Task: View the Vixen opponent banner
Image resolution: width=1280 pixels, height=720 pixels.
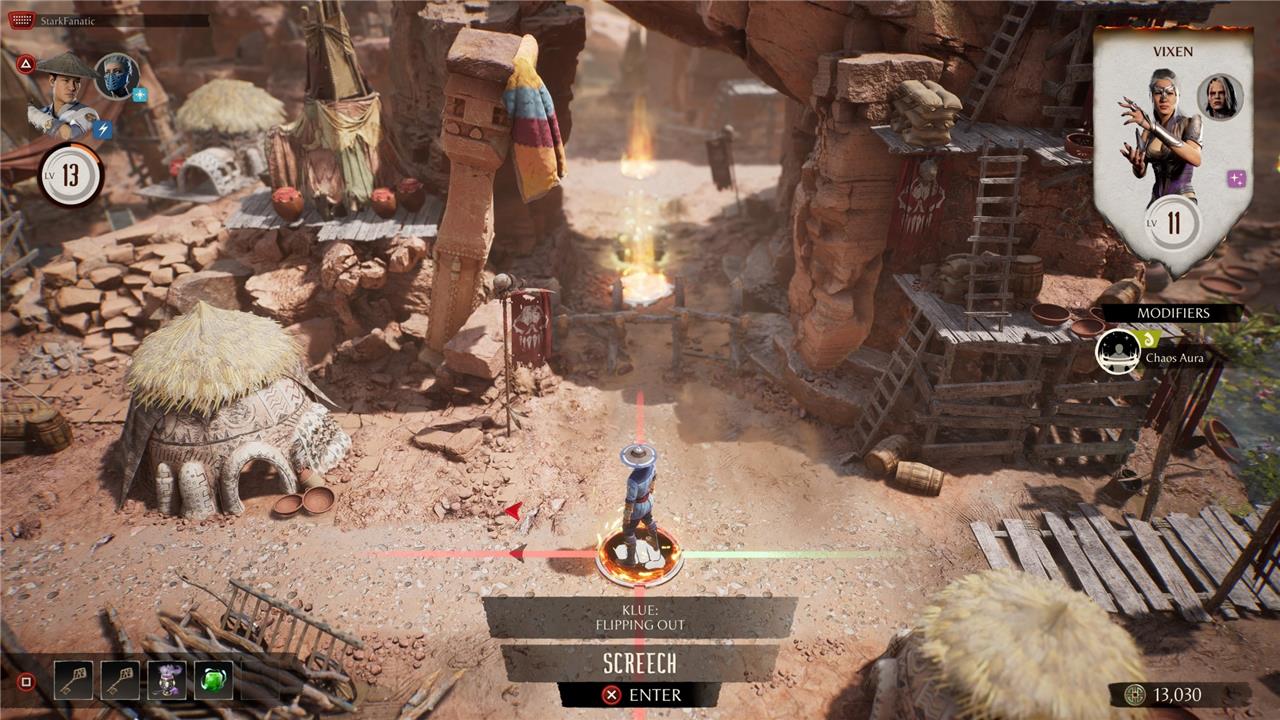Action: [1172, 150]
